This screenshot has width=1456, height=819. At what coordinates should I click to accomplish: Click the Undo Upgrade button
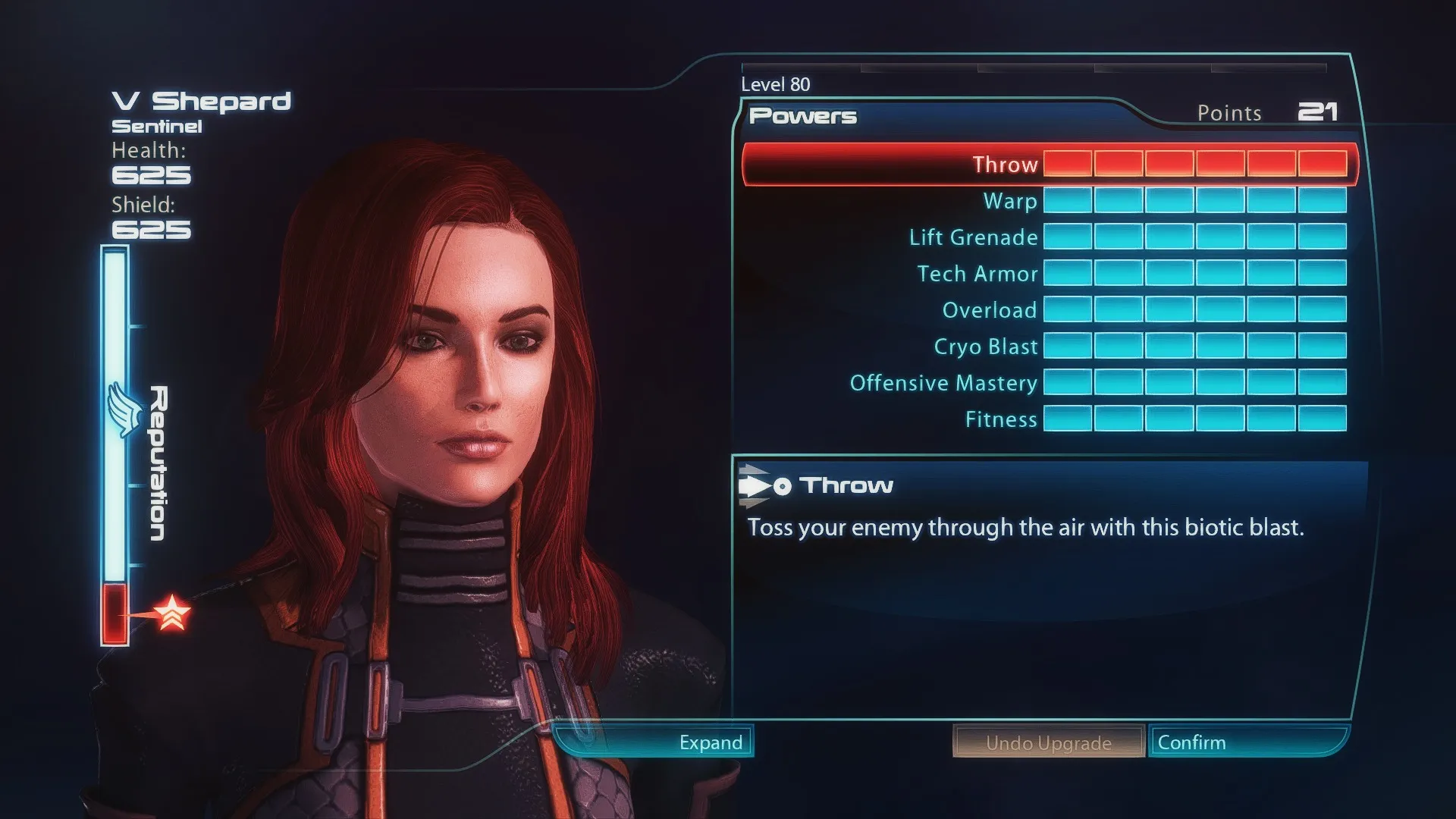(x=1048, y=742)
